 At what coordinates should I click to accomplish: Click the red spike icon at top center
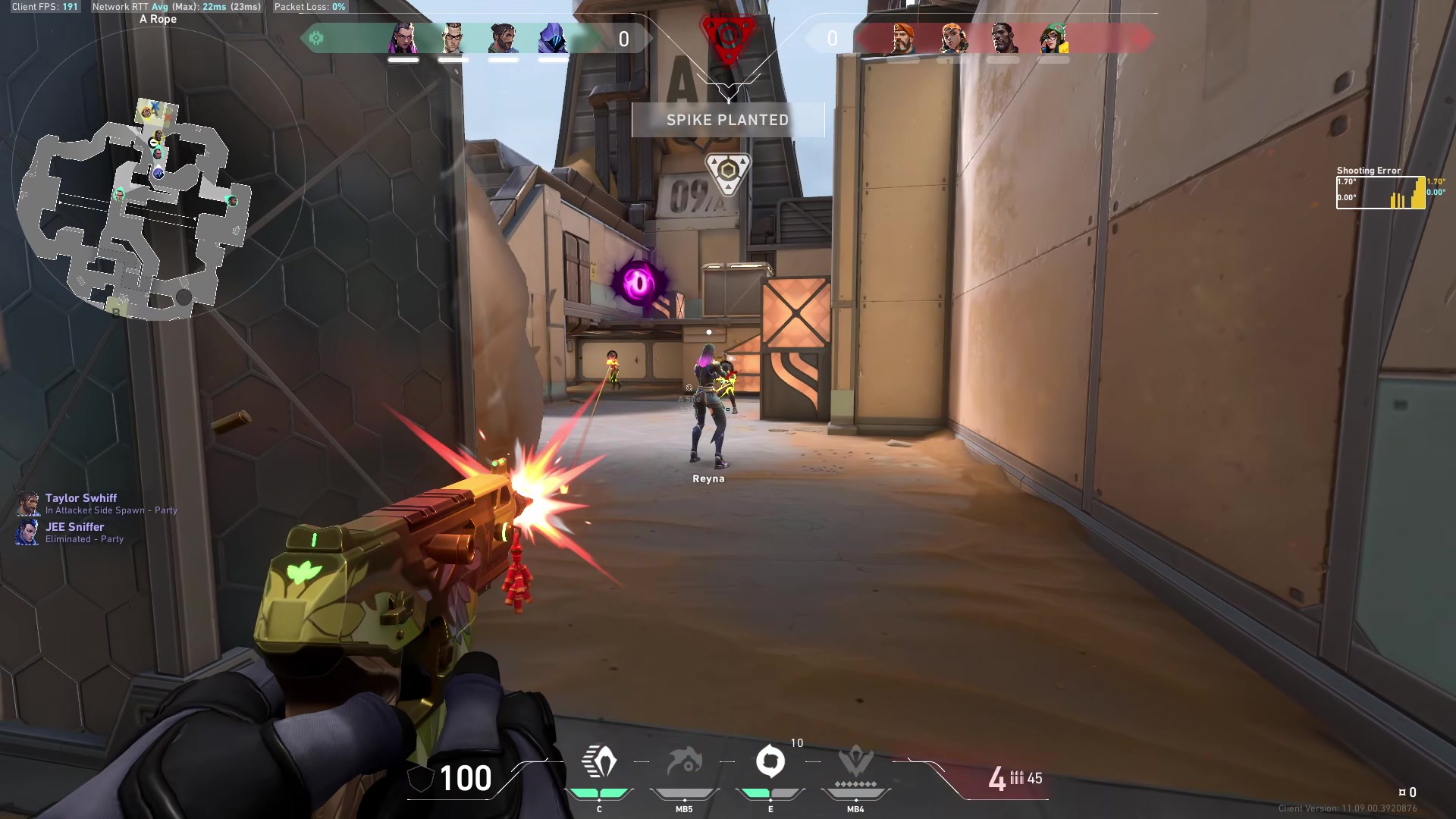coord(727,36)
